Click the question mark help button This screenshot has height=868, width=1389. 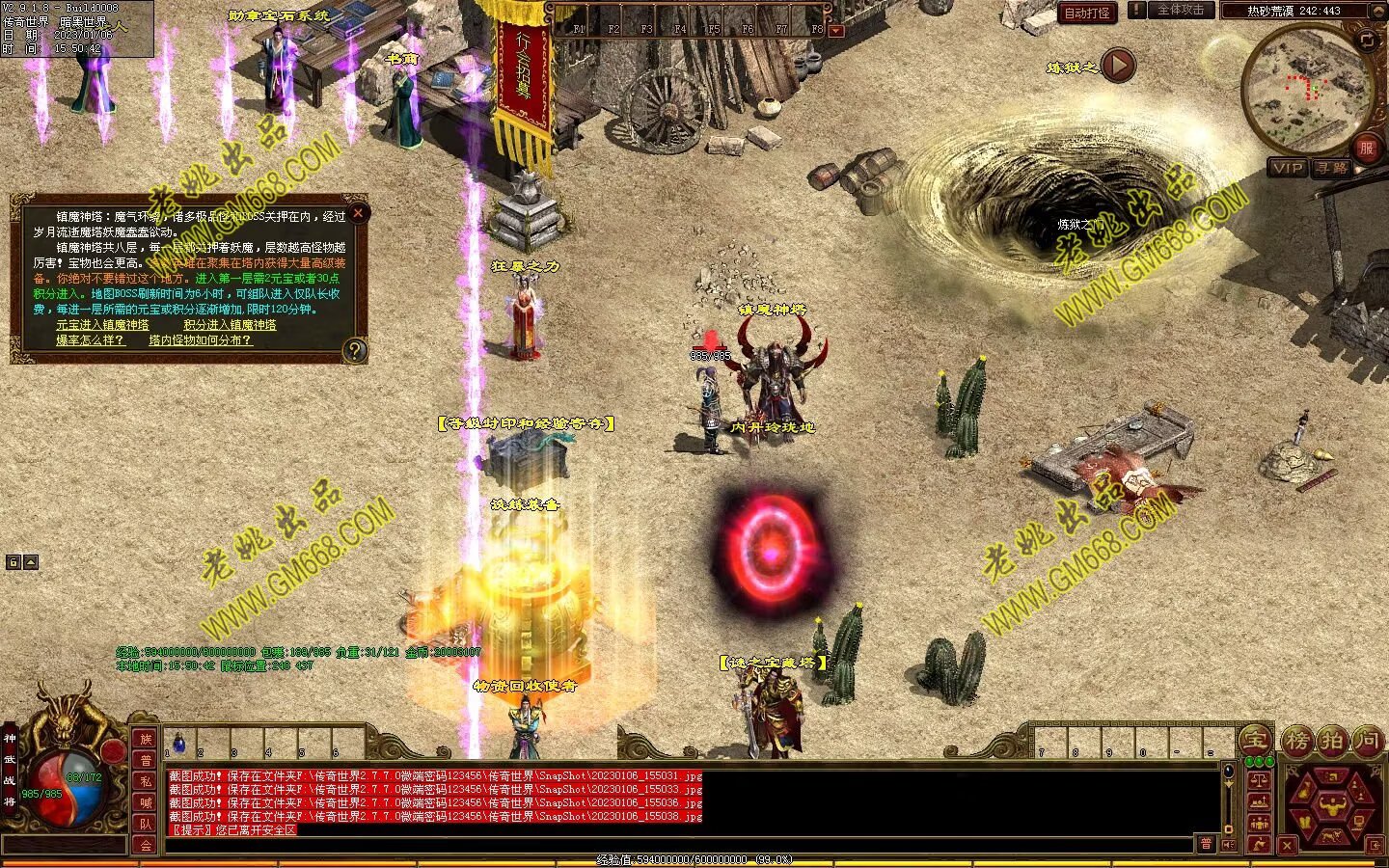355,350
